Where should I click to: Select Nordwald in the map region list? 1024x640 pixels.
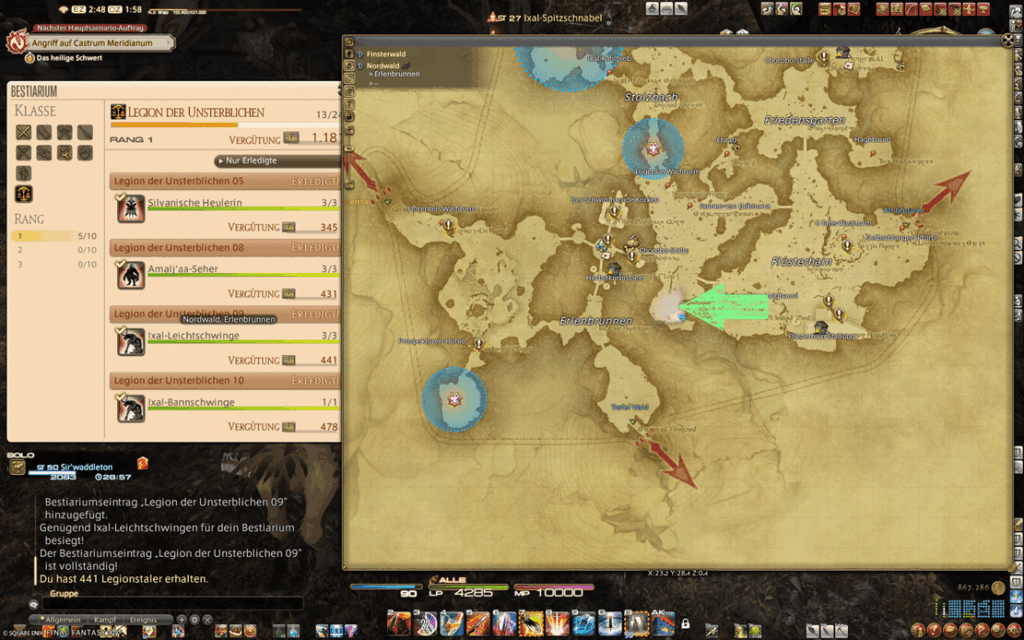[384, 65]
